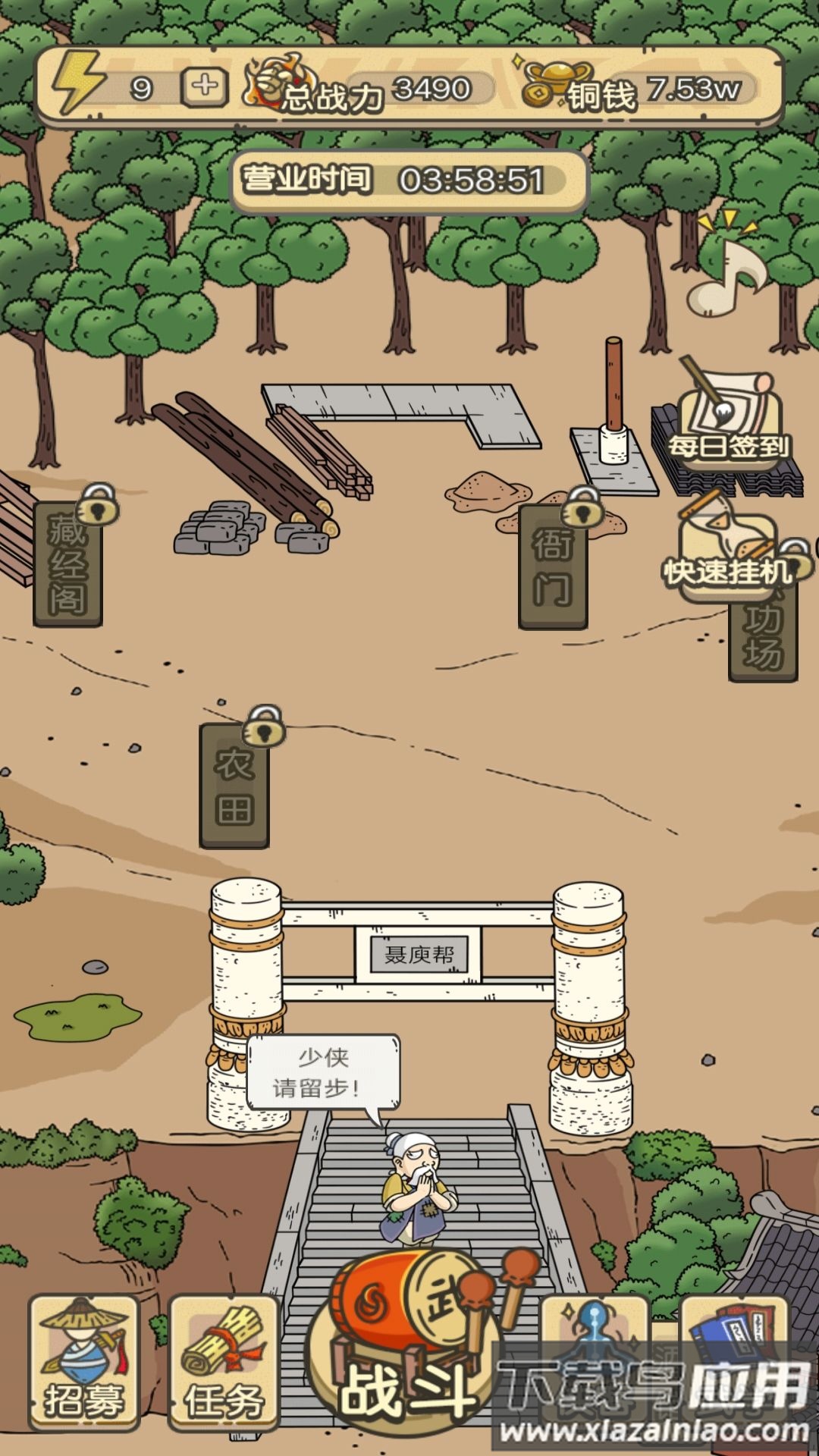The image size is (819, 1456).
Task: Start 战斗 with the war drum
Action: (x=409, y=1350)
